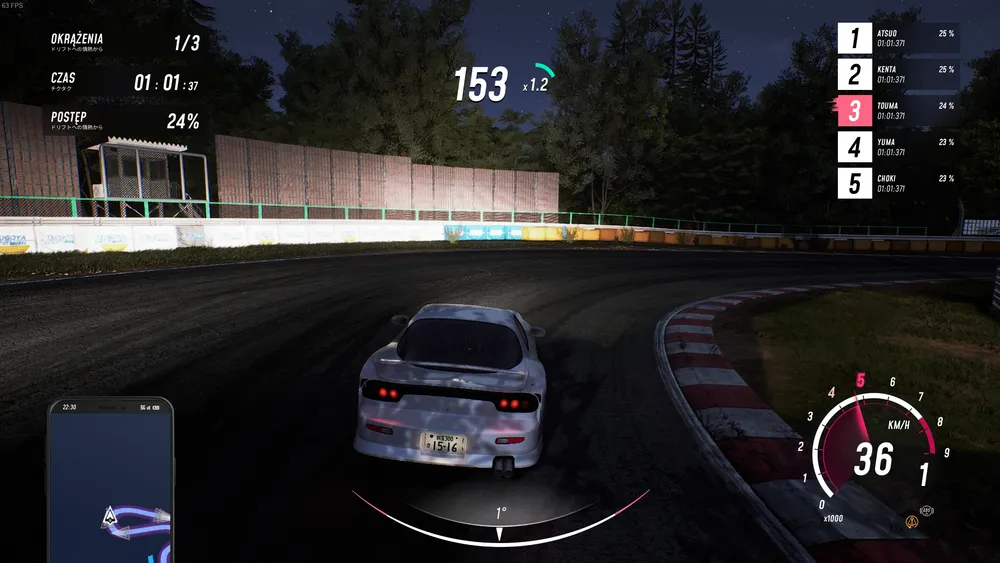Select Atsuo's row in the standings

(898, 39)
